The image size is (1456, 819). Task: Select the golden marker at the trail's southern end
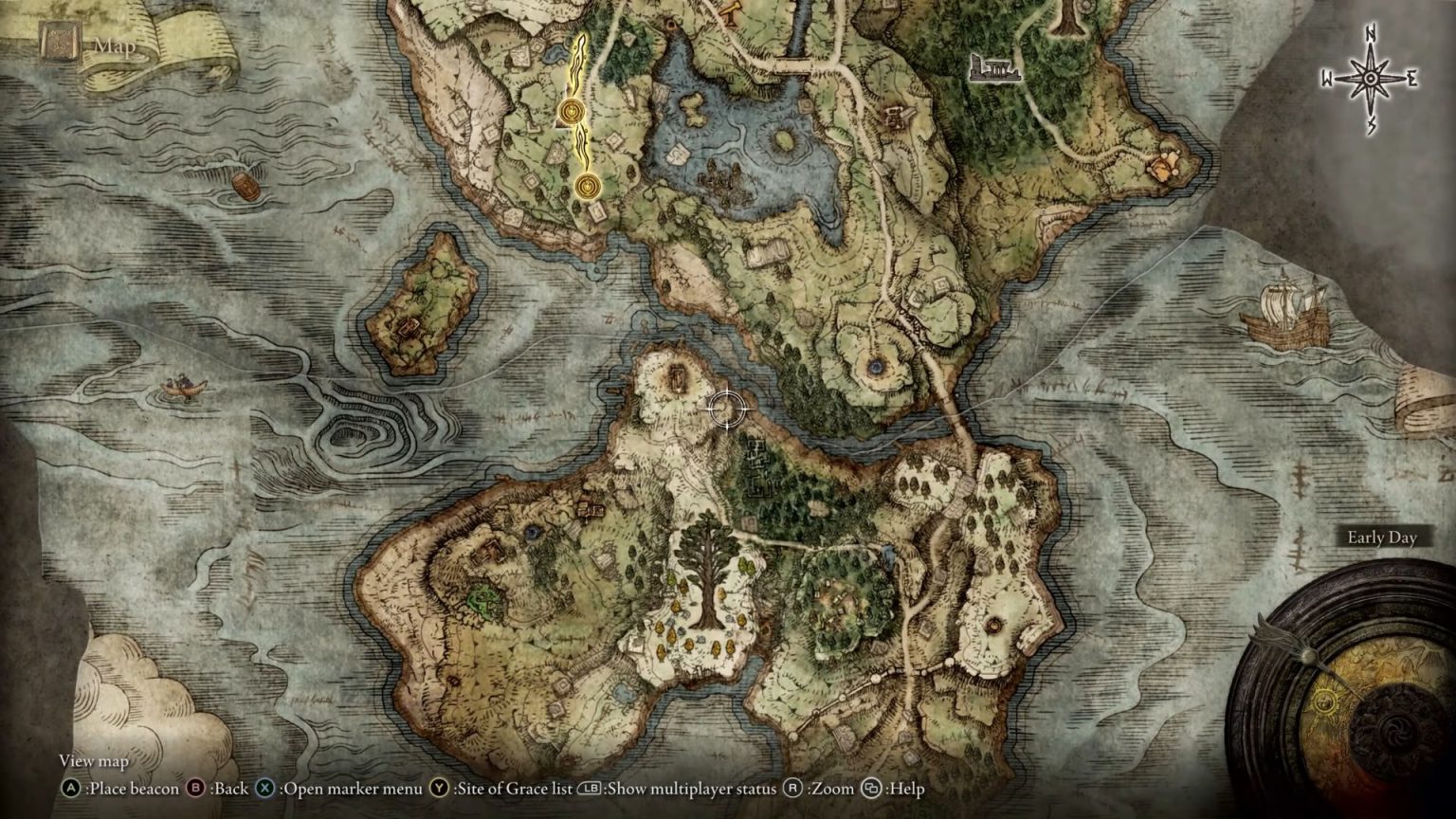pyautogui.click(x=587, y=186)
